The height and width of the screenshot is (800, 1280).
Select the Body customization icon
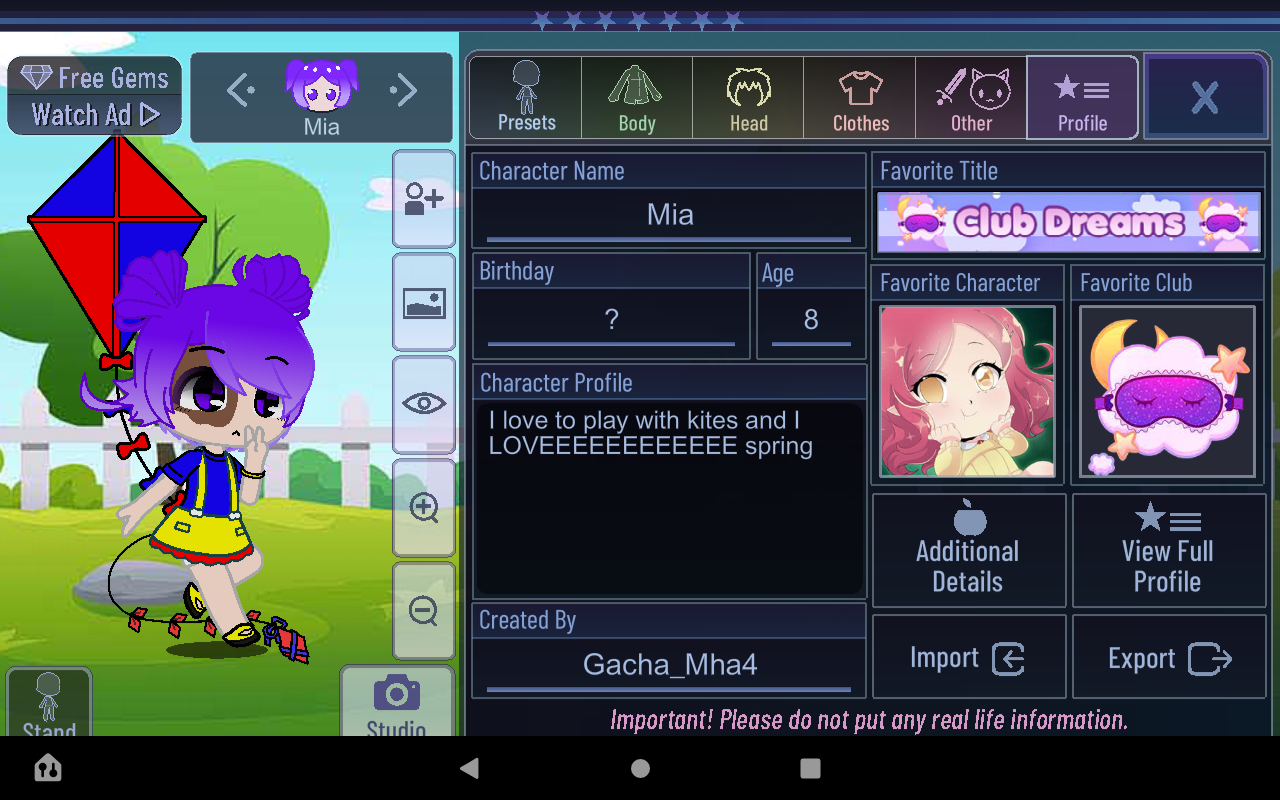[636, 97]
